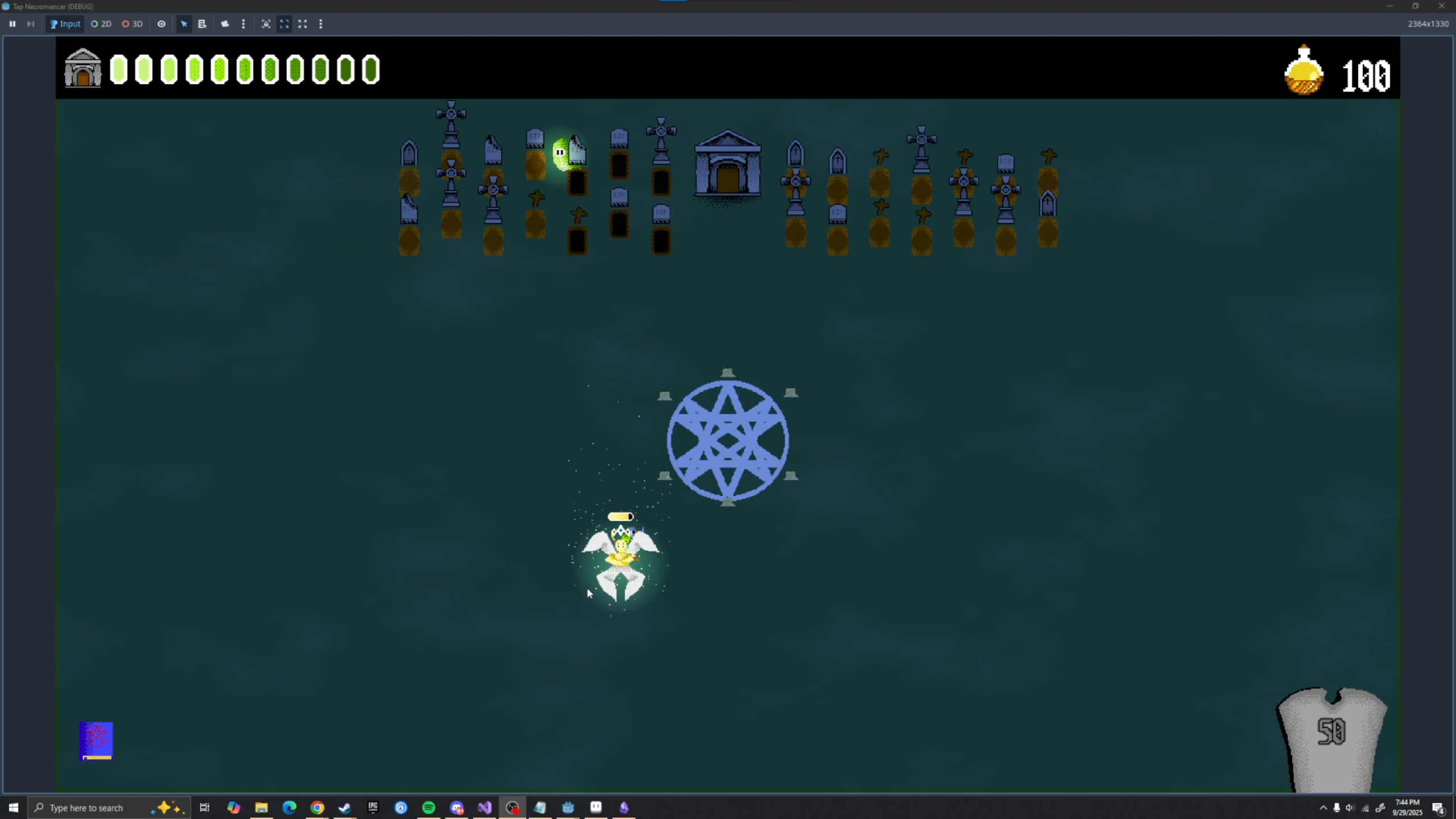Screen dimensions: 1456x819
Task: Toggle Input suspension for the game
Action: (x=64, y=24)
